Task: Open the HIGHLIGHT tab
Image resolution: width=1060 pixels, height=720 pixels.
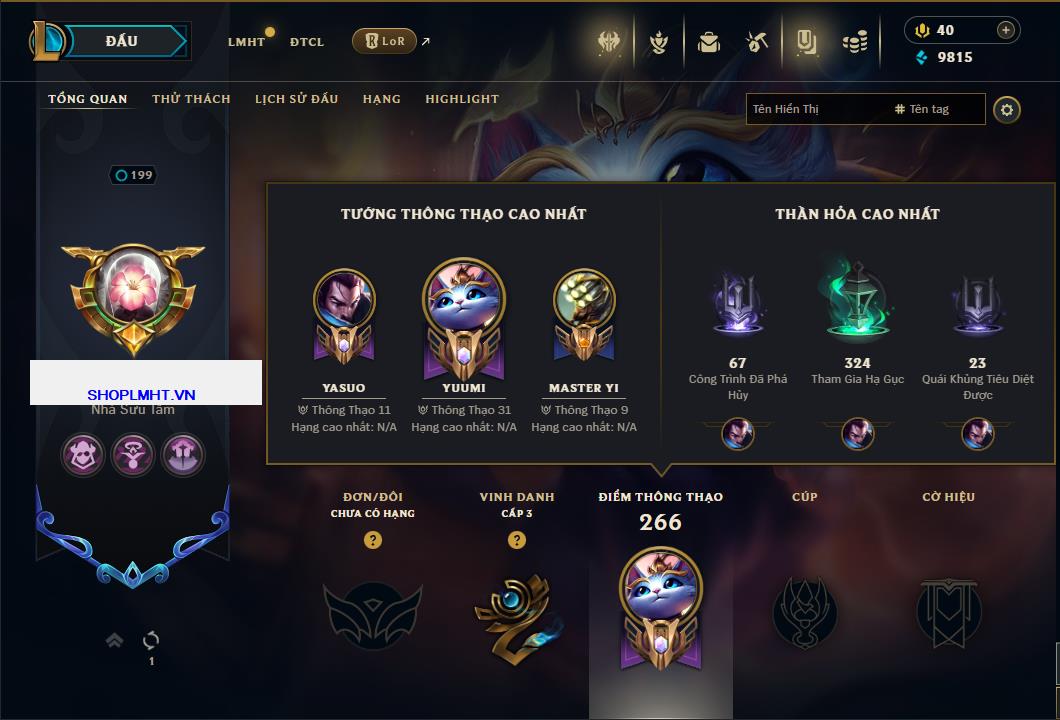Action: [461, 99]
